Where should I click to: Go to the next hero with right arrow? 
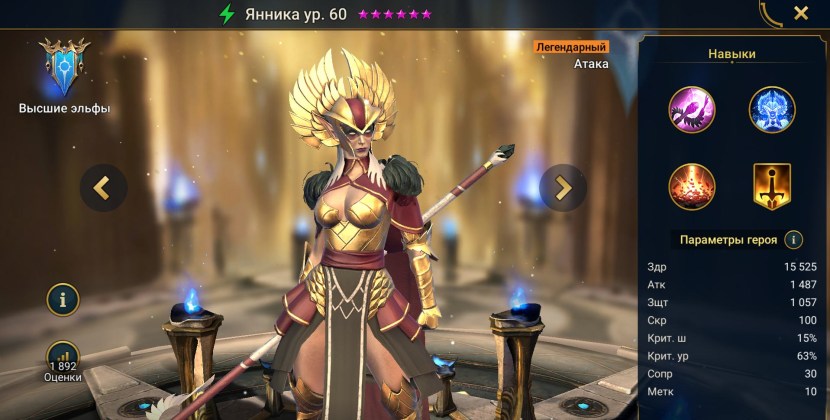click(x=563, y=187)
